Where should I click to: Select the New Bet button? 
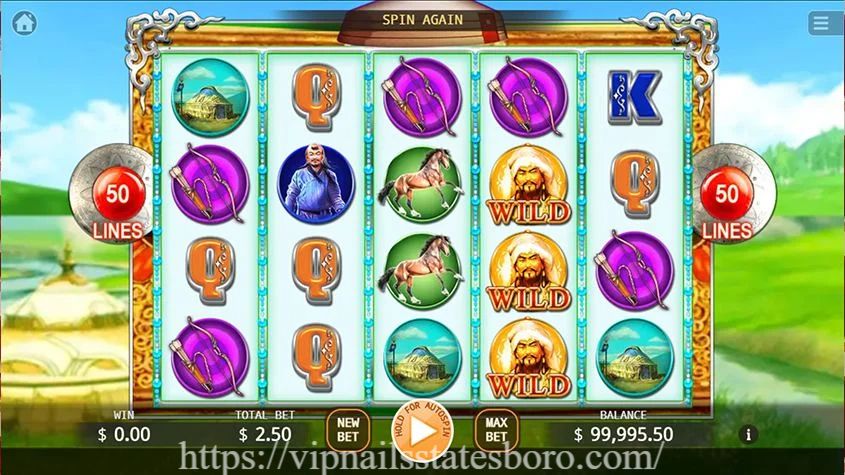pyautogui.click(x=348, y=431)
